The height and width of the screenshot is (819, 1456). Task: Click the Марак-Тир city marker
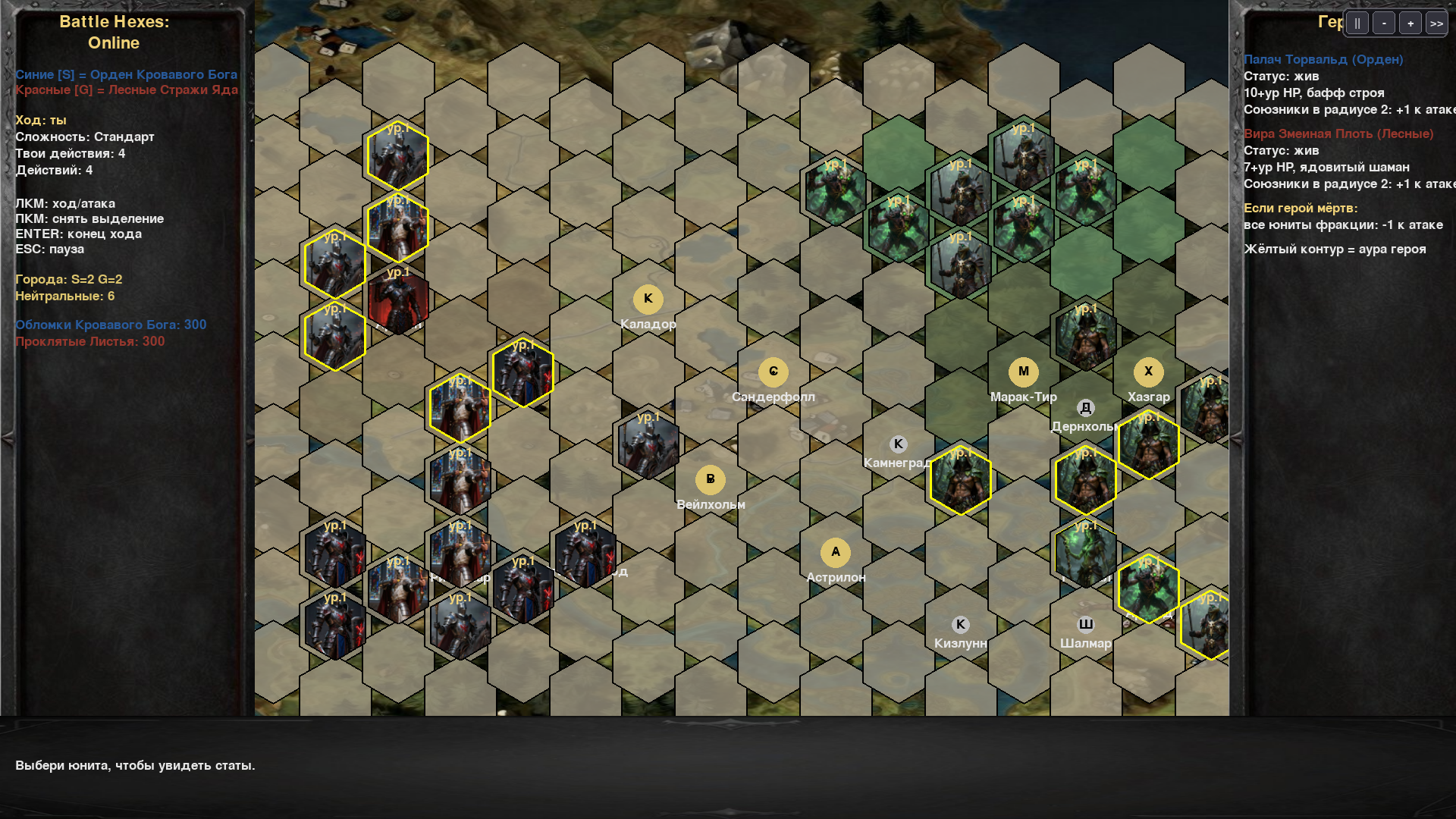tap(1023, 372)
